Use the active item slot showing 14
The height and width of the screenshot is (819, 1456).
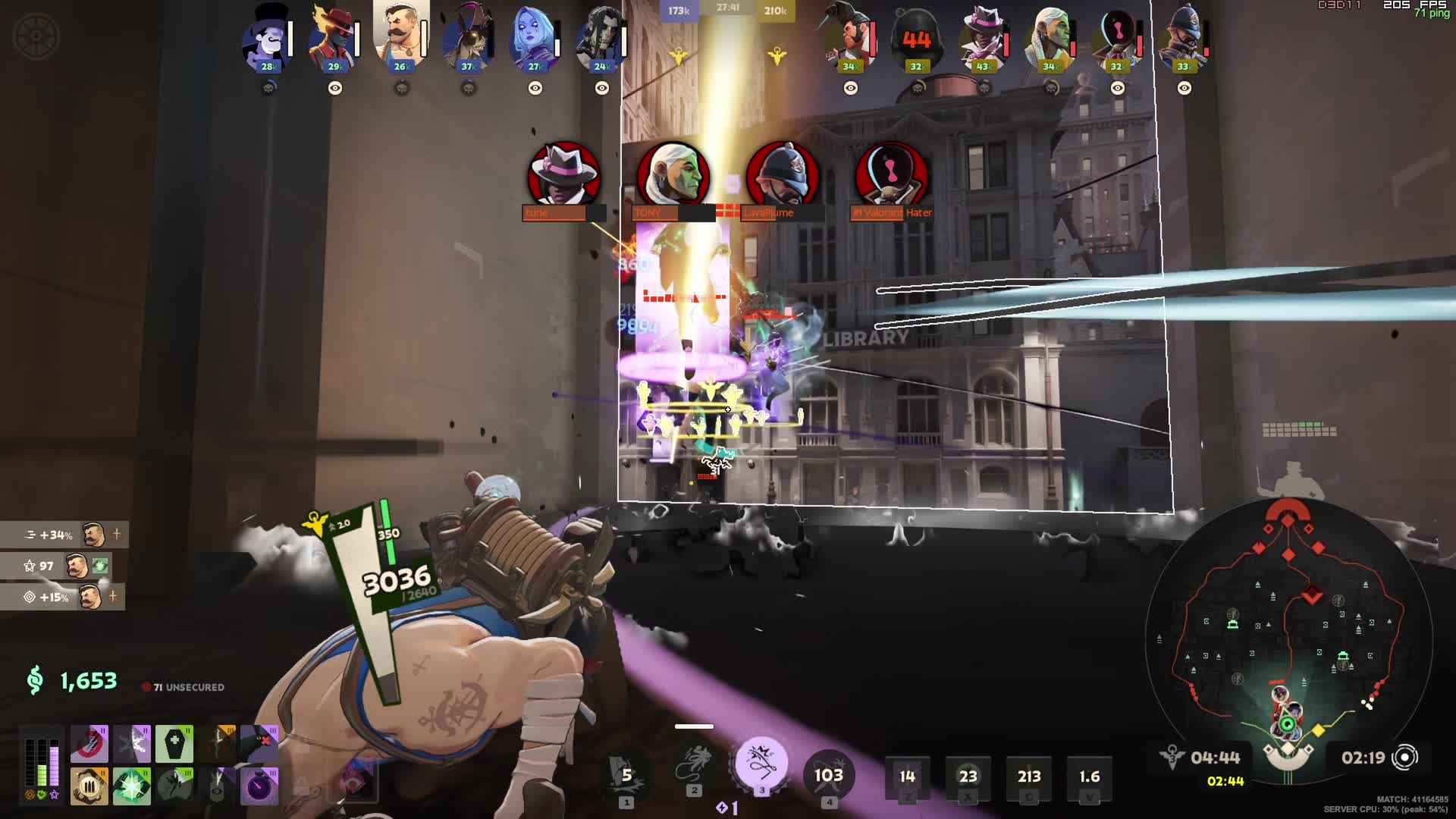(907, 777)
